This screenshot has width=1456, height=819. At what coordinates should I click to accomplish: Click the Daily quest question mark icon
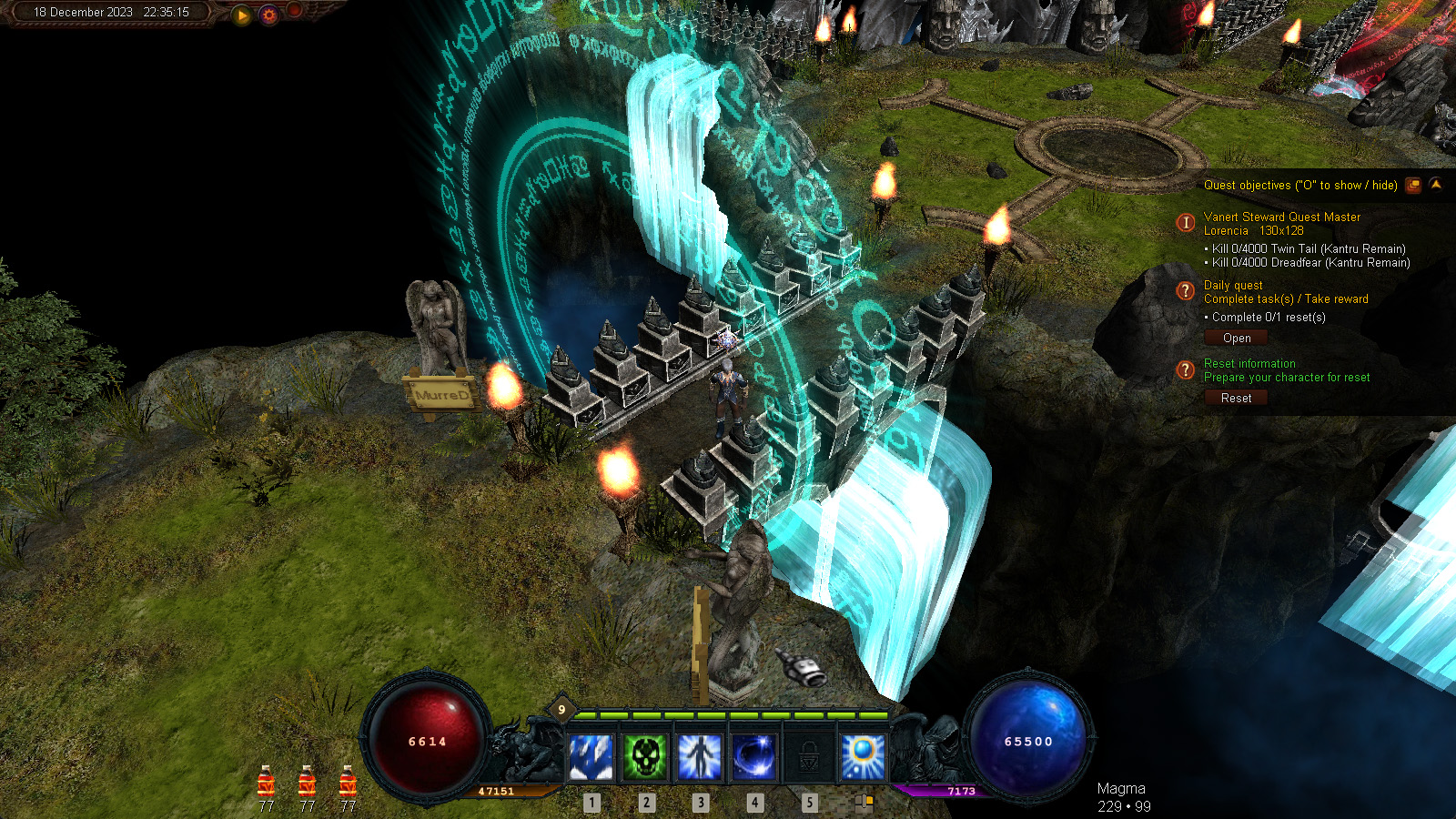(1185, 291)
